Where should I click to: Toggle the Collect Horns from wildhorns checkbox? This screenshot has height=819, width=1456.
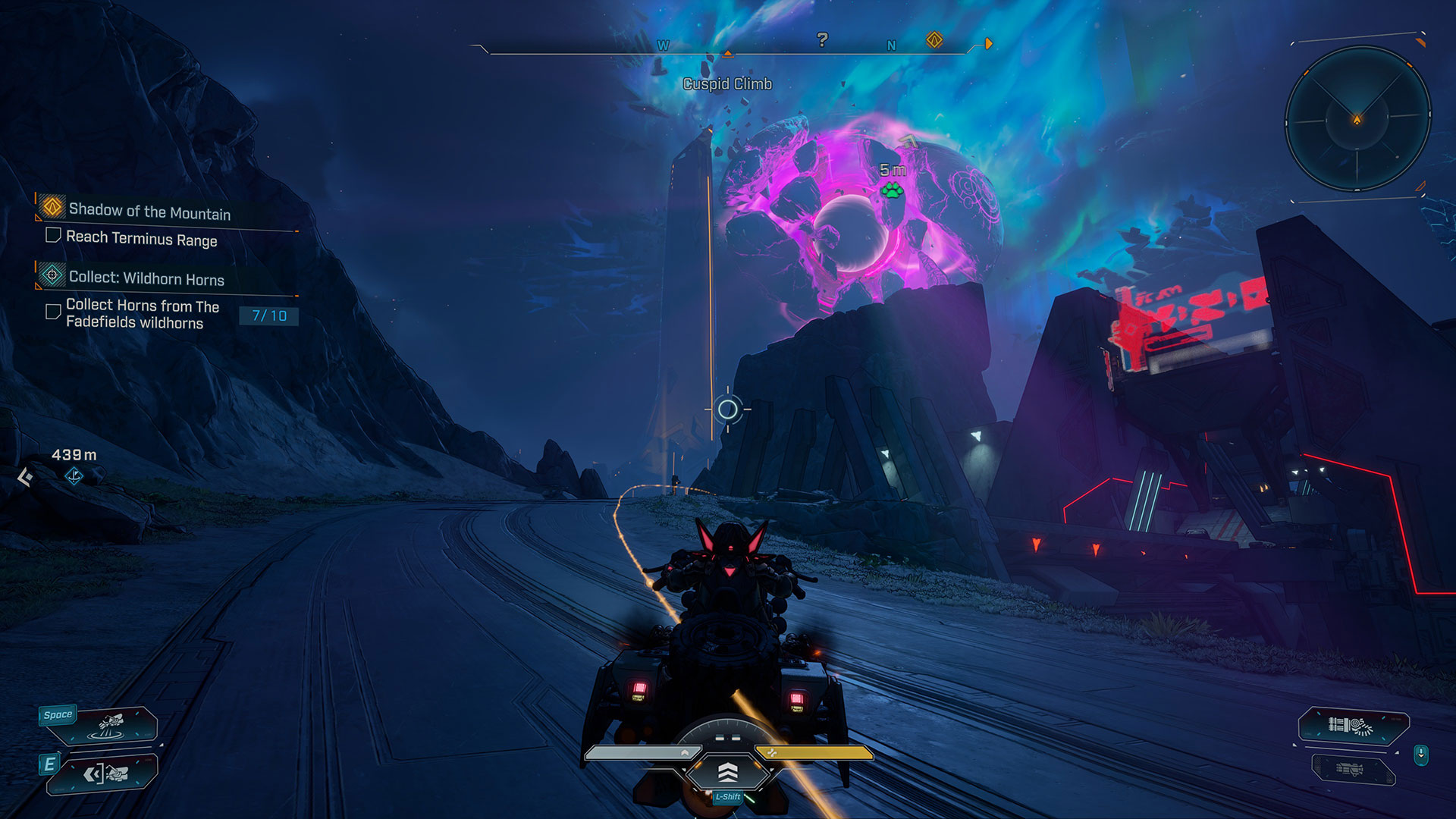(x=53, y=312)
